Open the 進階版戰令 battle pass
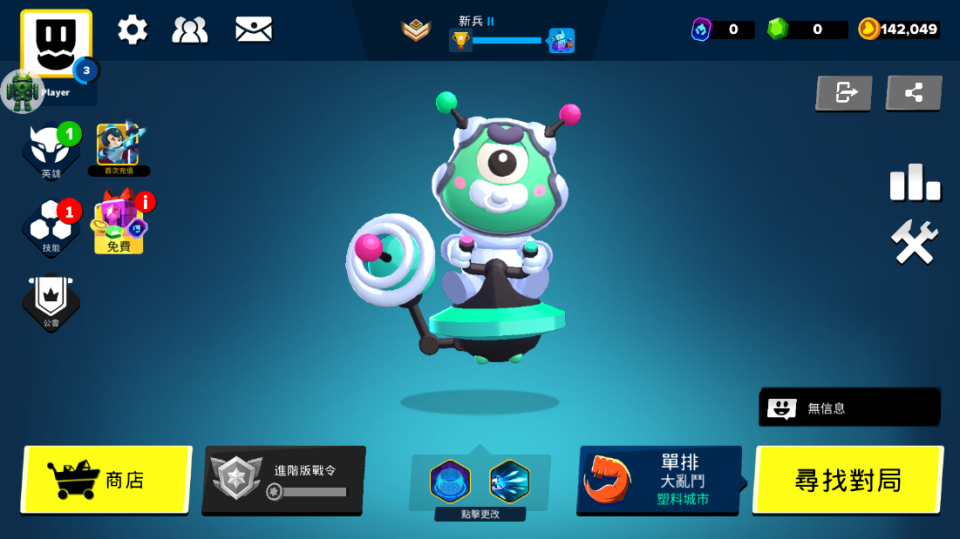The height and width of the screenshot is (539, 960). coord(284,480)
